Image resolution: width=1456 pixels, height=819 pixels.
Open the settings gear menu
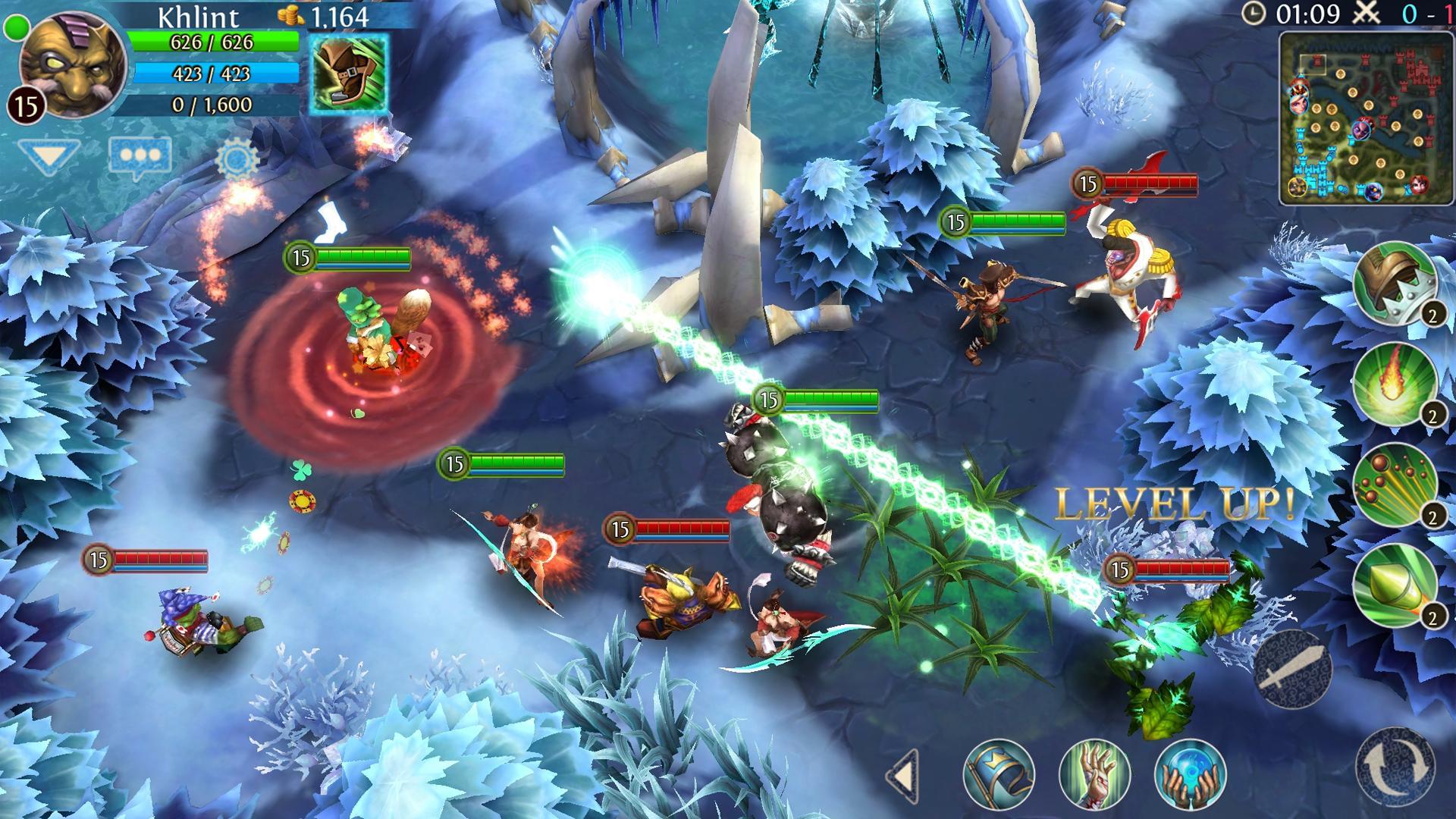coord(237,157)
